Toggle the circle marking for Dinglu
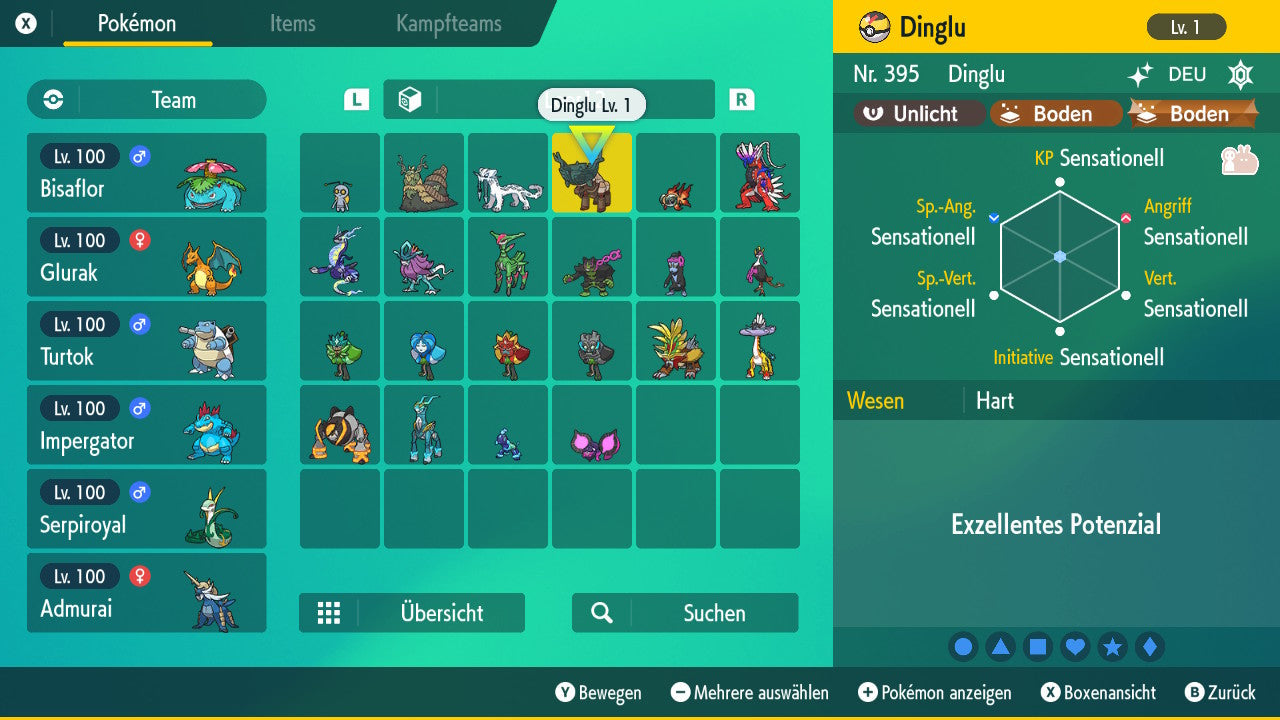Image resolution: width=1280 pixels, height=720 pixels. pos(963,647)
